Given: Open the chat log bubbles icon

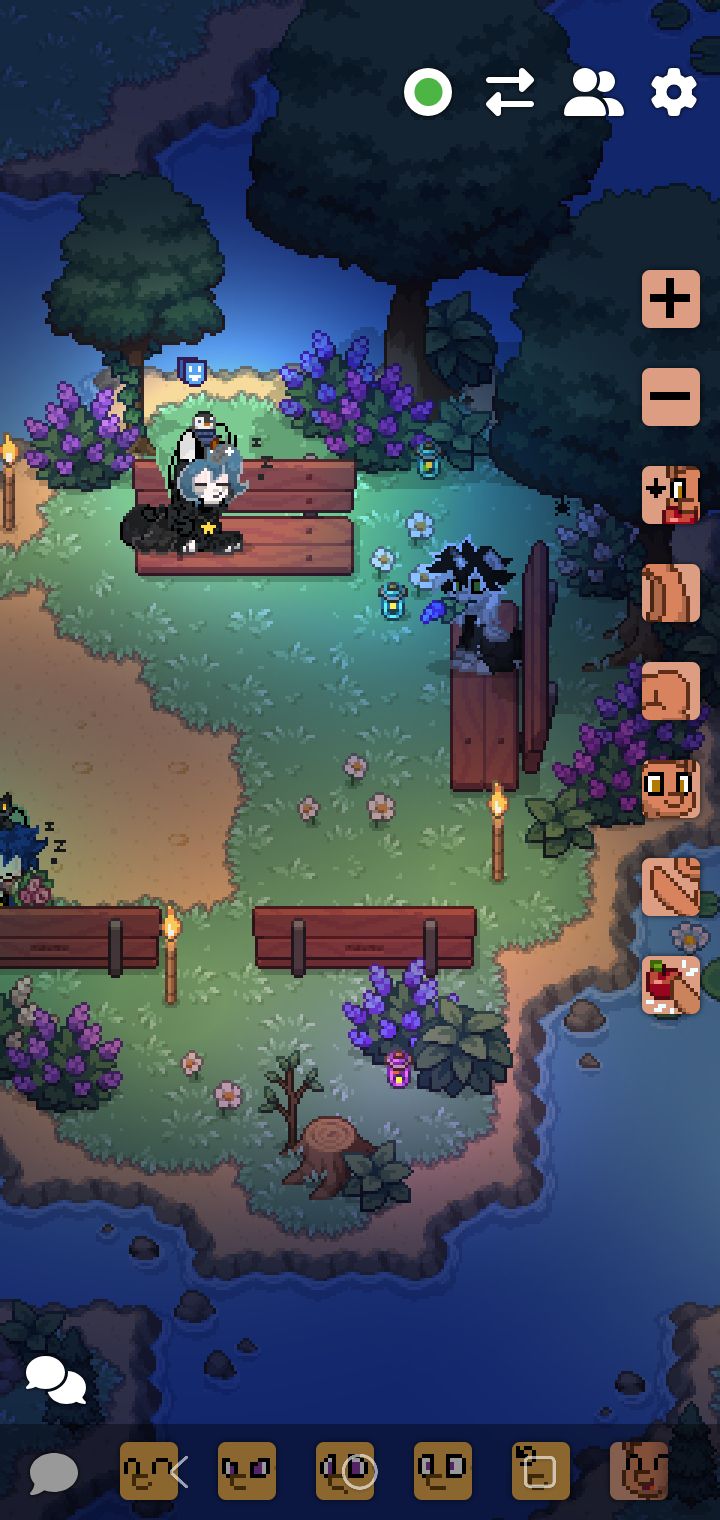Looking at the screenshot, I should point(55,1380).
